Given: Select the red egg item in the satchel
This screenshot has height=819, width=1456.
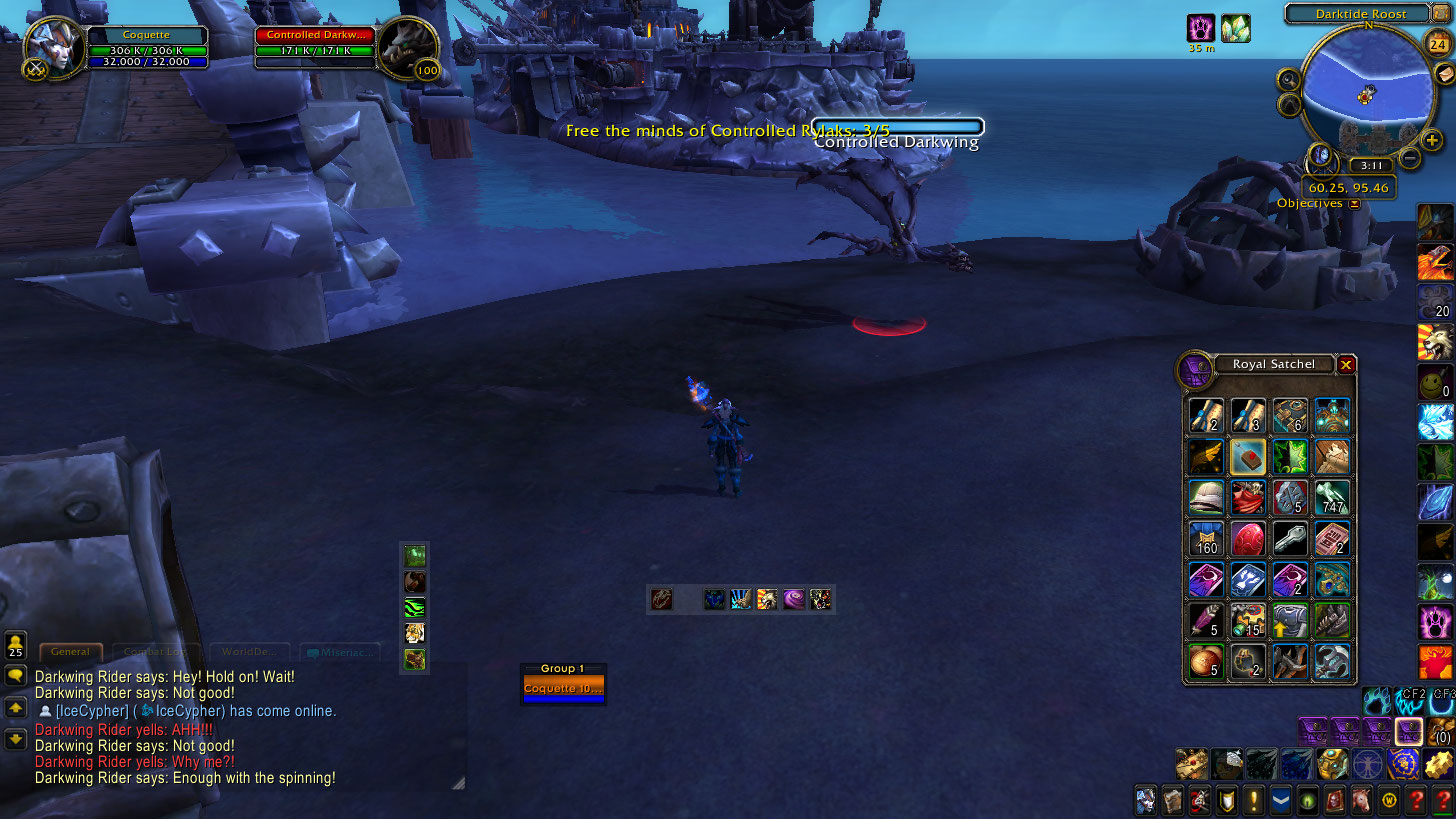Looking at the screenshot, I should click(x=1248, y=540).
